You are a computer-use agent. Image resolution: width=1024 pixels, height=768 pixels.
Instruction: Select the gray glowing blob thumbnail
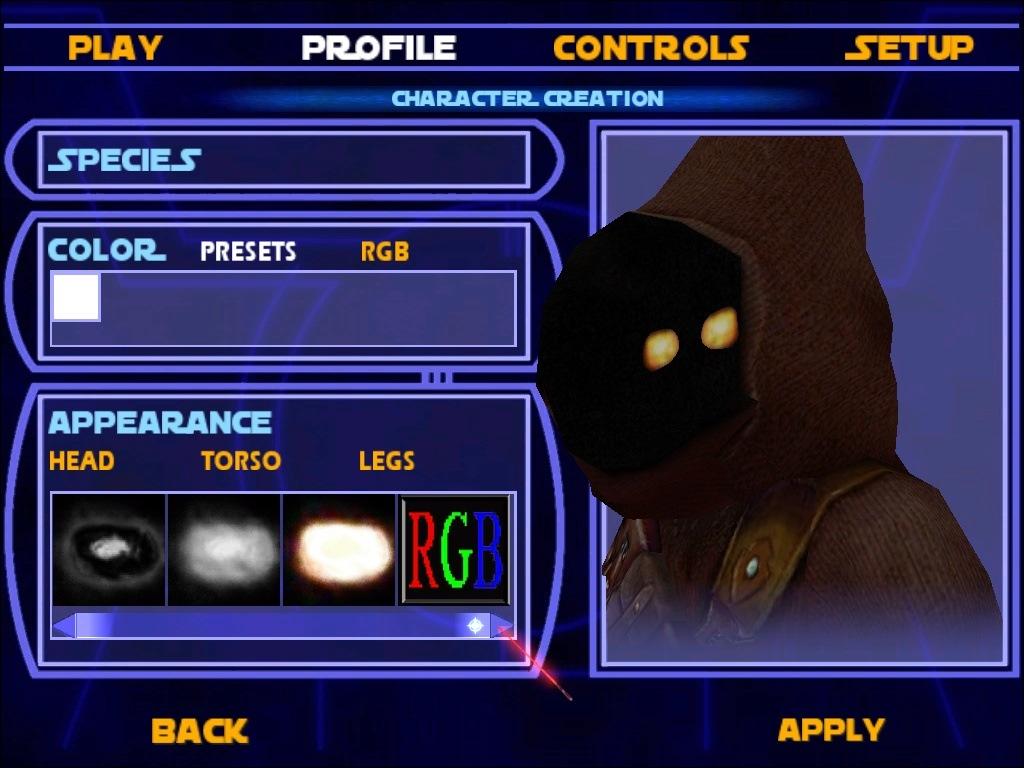pyautogui.click(x=224, y=549)
